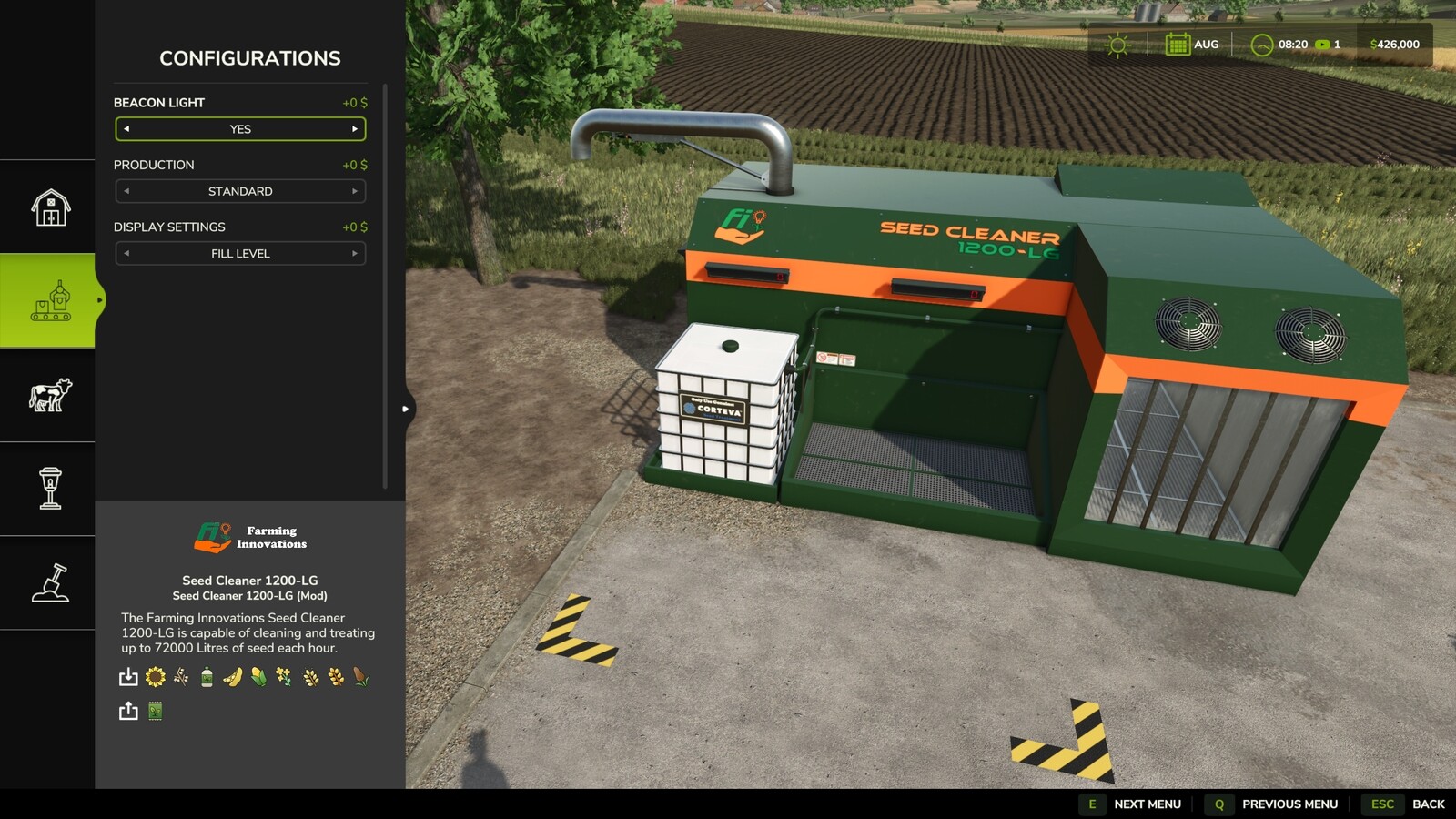Click the weather sun indicator
The image size is (1456, 819).
[1116, 44]
